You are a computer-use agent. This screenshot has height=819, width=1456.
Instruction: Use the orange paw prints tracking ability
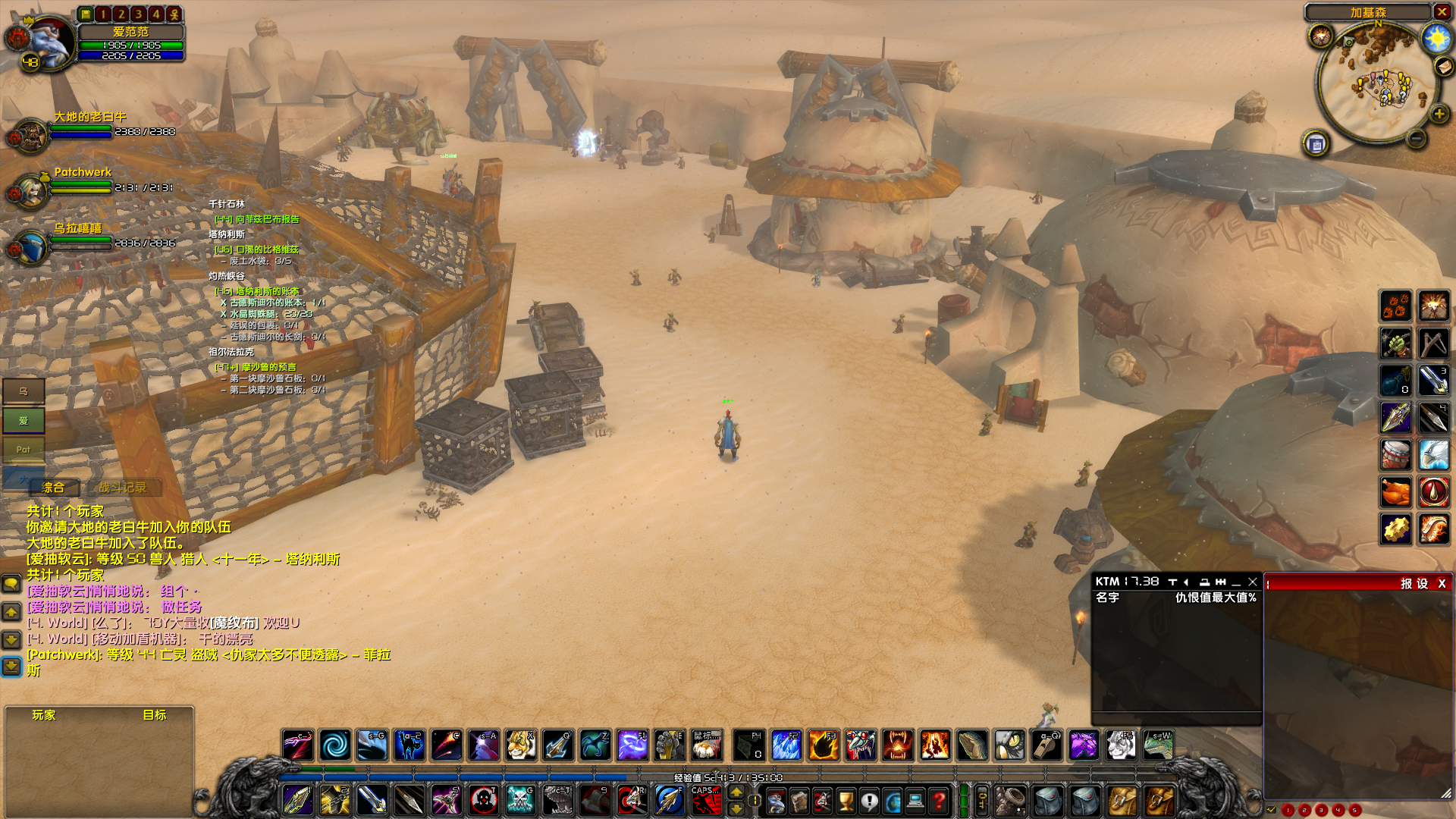1396,306
